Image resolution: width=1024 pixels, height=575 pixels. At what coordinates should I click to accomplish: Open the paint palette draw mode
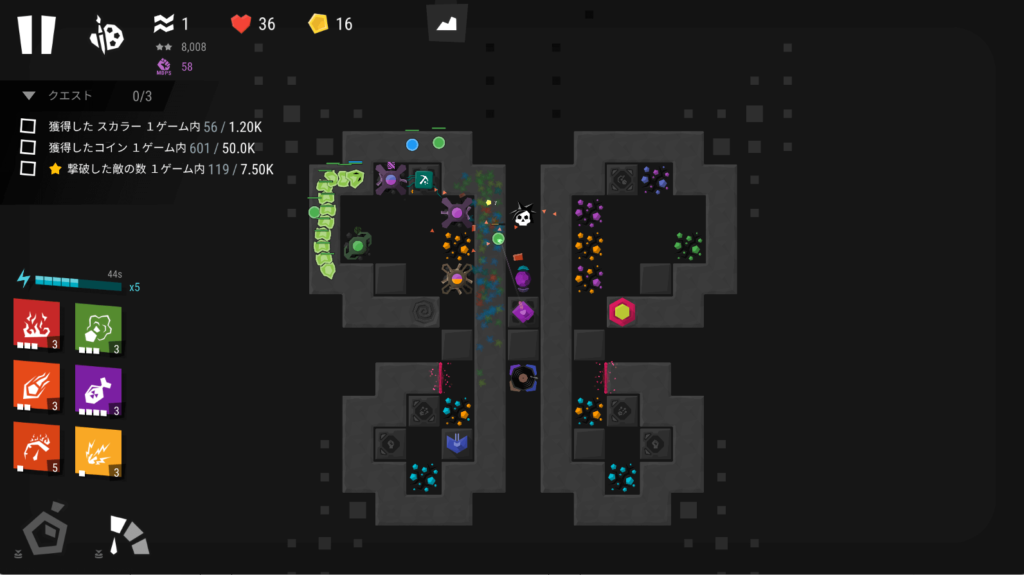106,34
